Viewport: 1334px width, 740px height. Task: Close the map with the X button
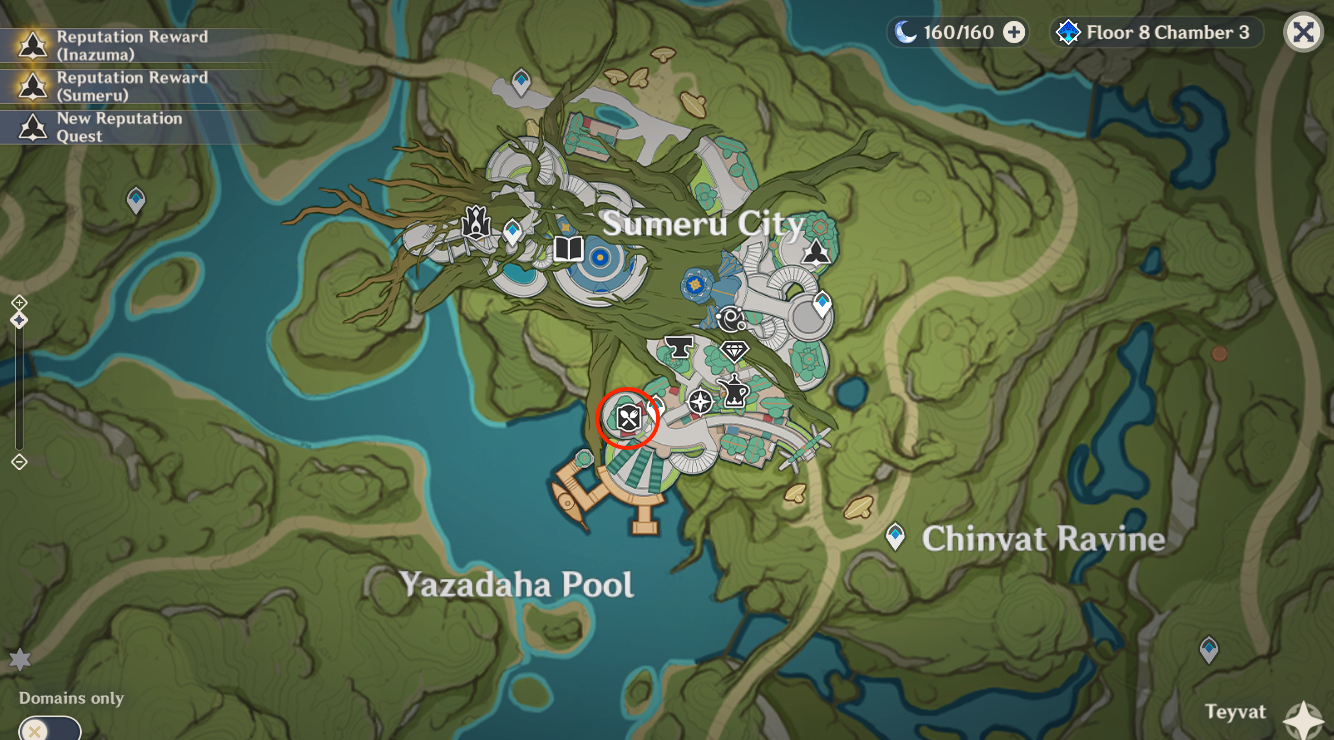pos(1303,32)
